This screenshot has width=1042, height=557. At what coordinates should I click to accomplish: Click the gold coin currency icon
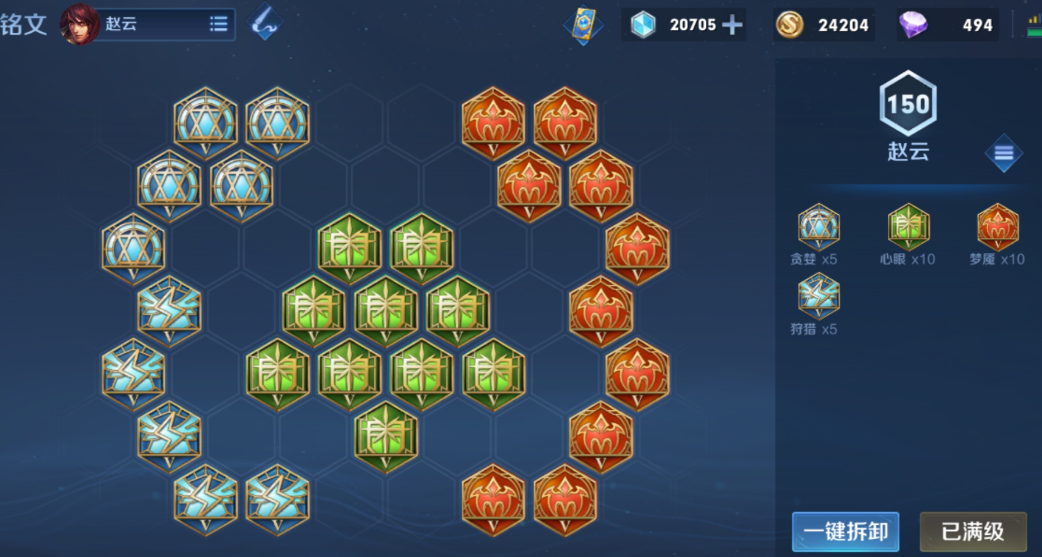[x=790, y=25]
